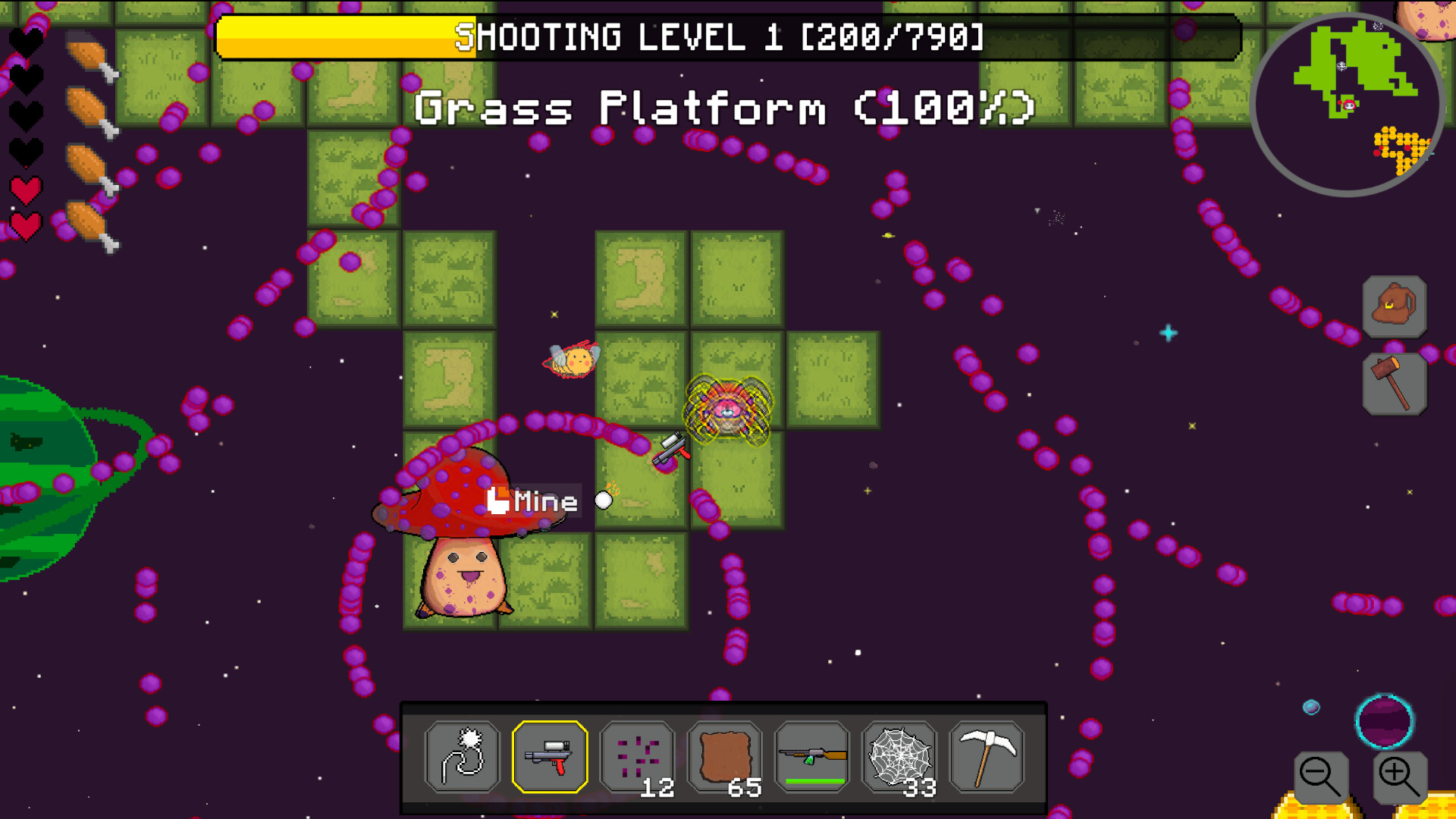Click the Mine action prompt

tap(533, 500)
